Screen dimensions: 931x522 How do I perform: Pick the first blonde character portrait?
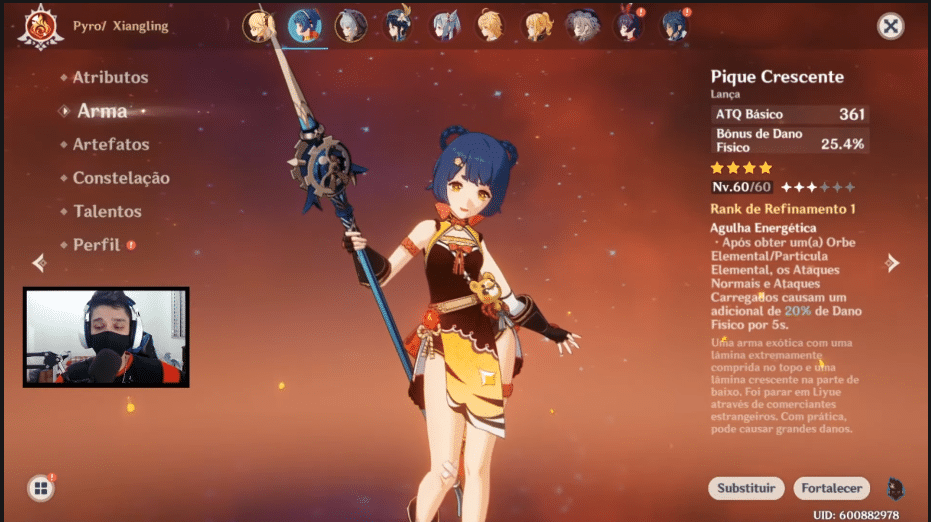tap(258, 26)
